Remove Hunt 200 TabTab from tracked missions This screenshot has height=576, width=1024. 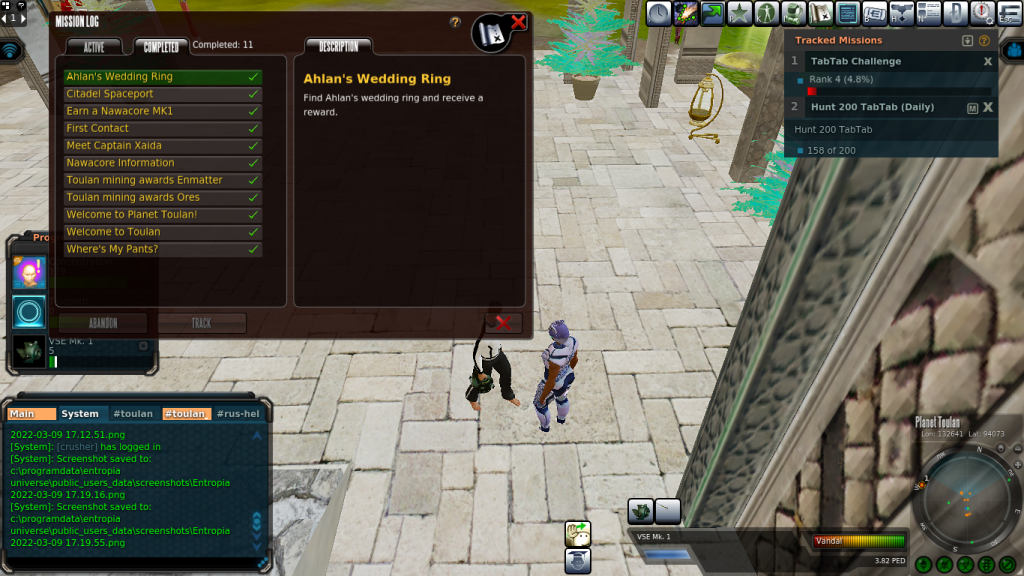click(988, 107)
